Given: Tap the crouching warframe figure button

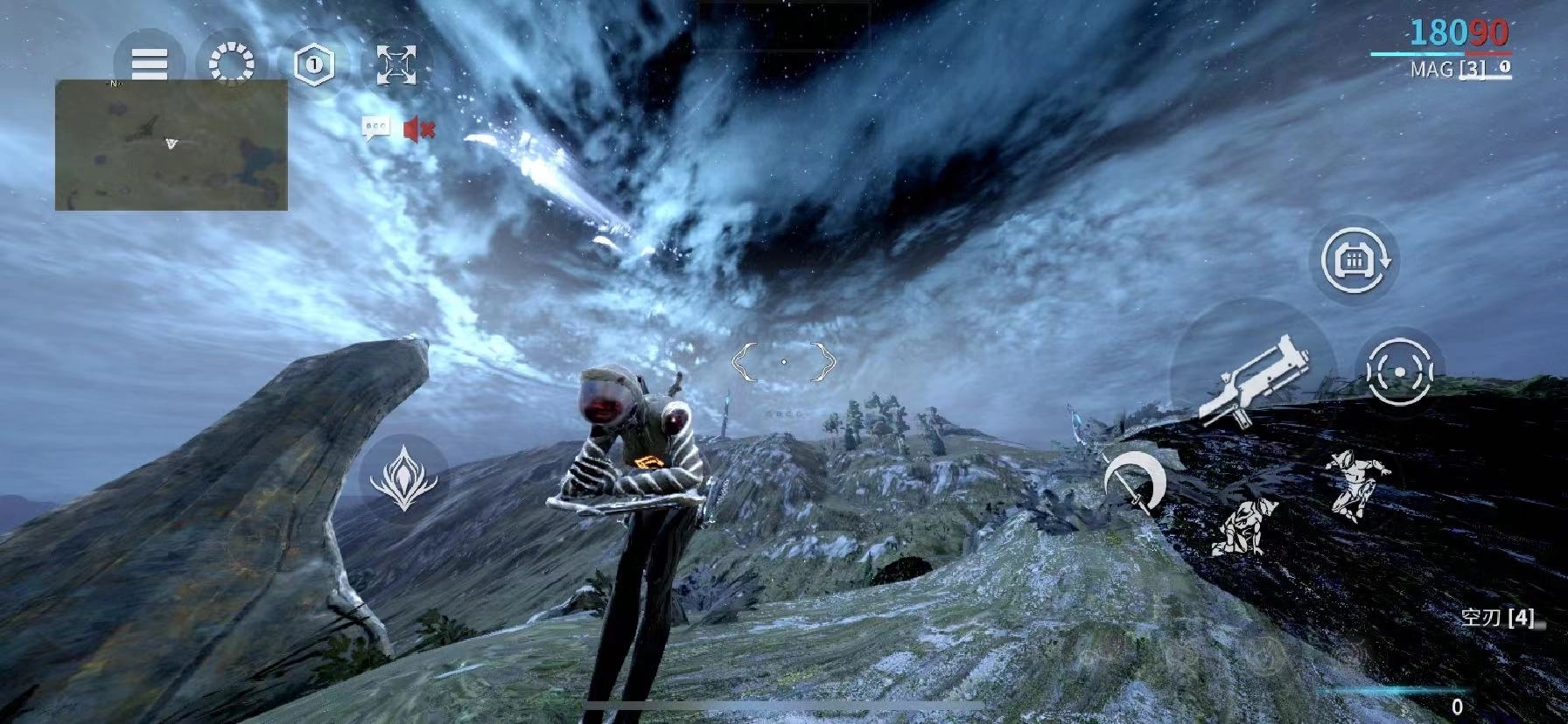Looking at the screenshot, I should (1243, 526).
